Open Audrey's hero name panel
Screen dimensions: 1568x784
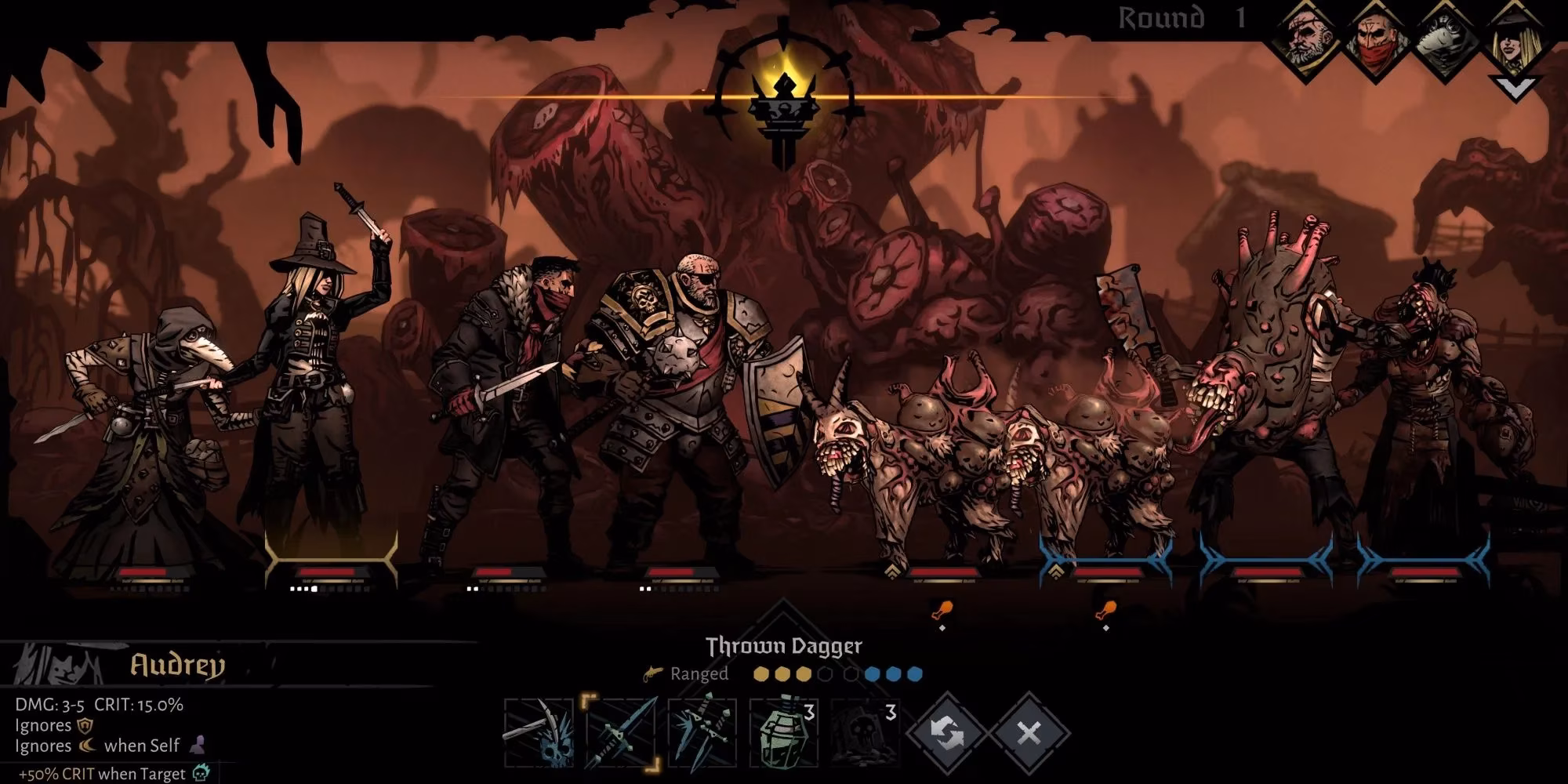pos(177,666)
